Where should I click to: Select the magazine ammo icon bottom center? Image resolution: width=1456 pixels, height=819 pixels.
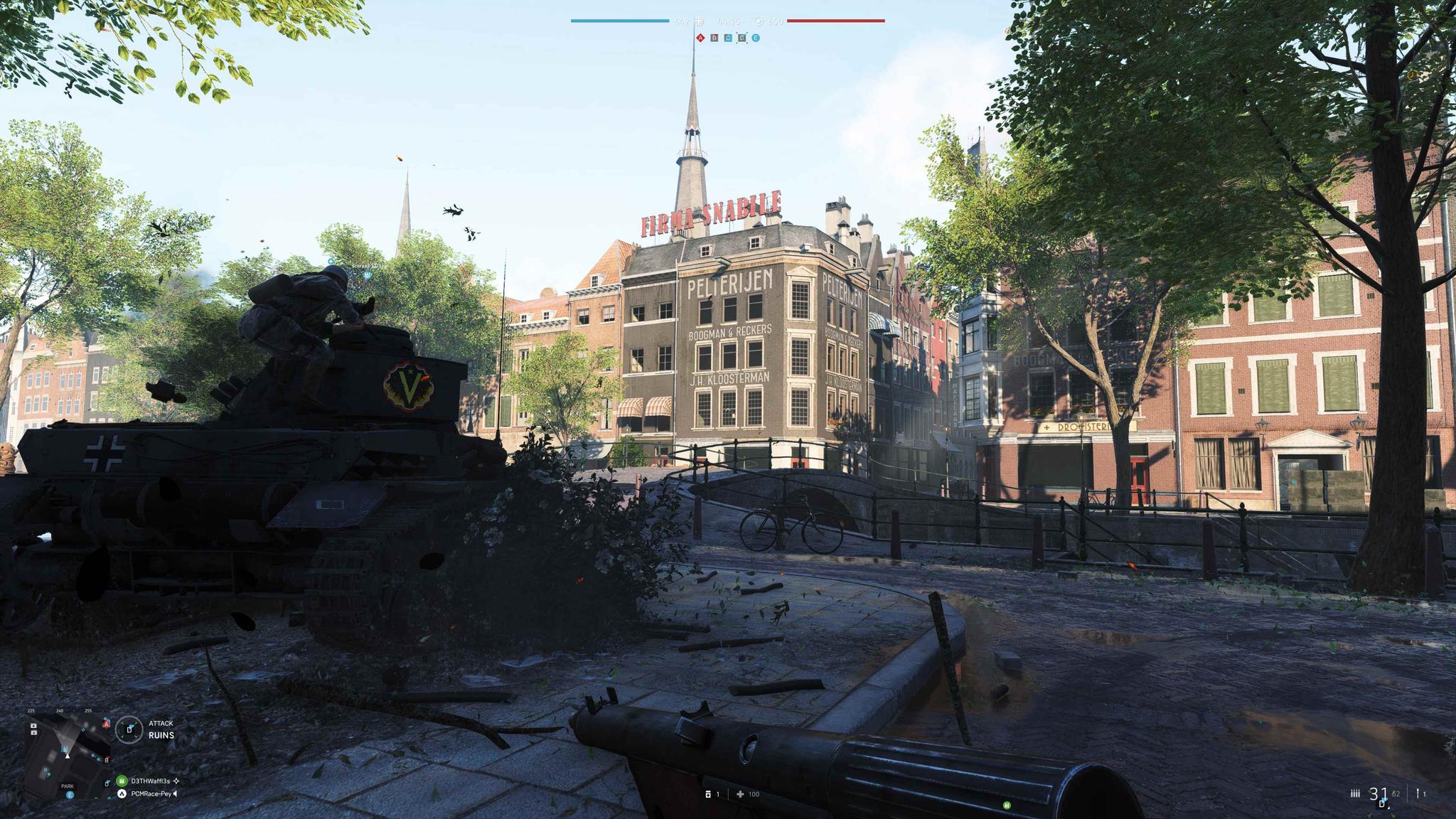pos(709,795)
